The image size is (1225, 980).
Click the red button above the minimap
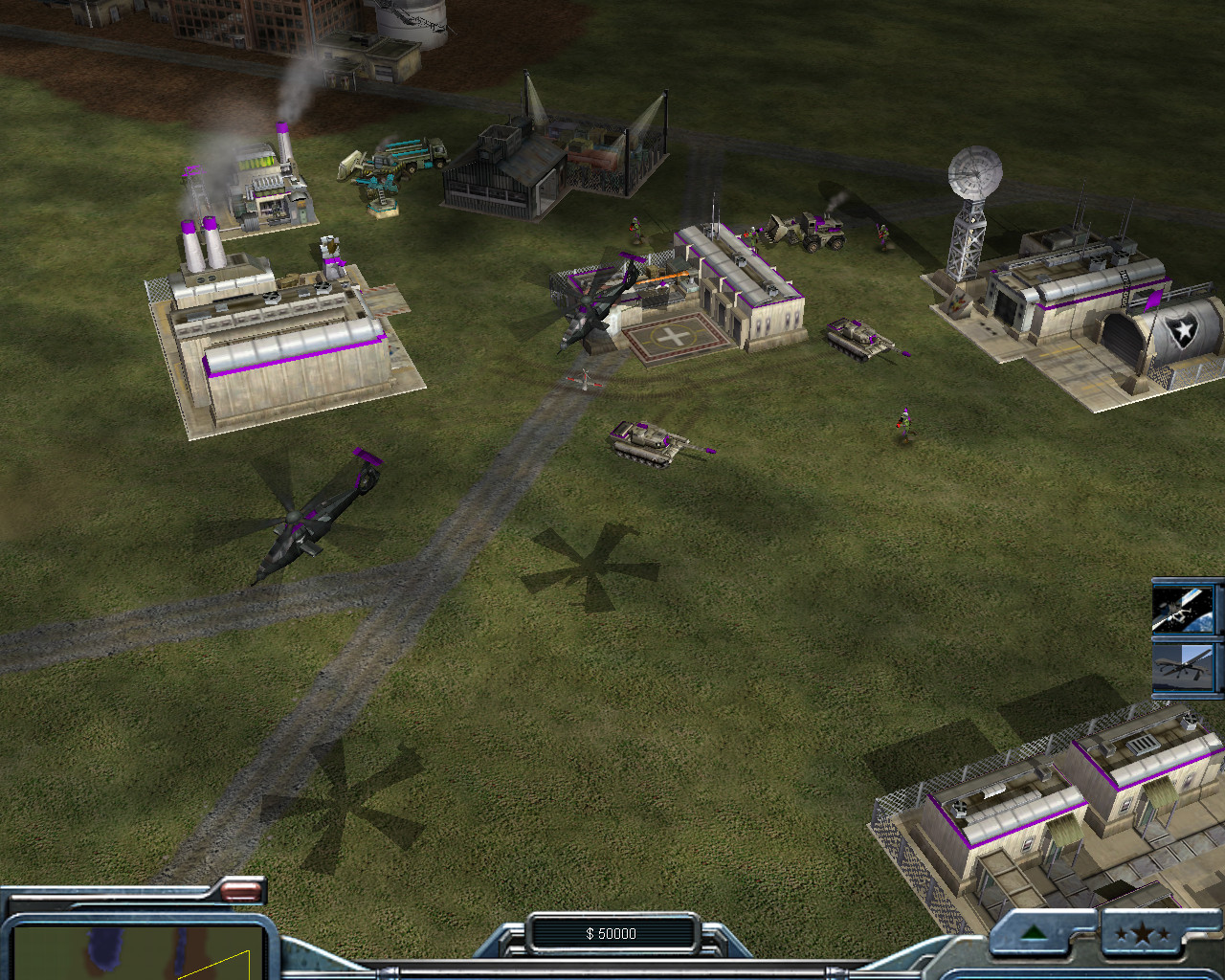[241, 892]
